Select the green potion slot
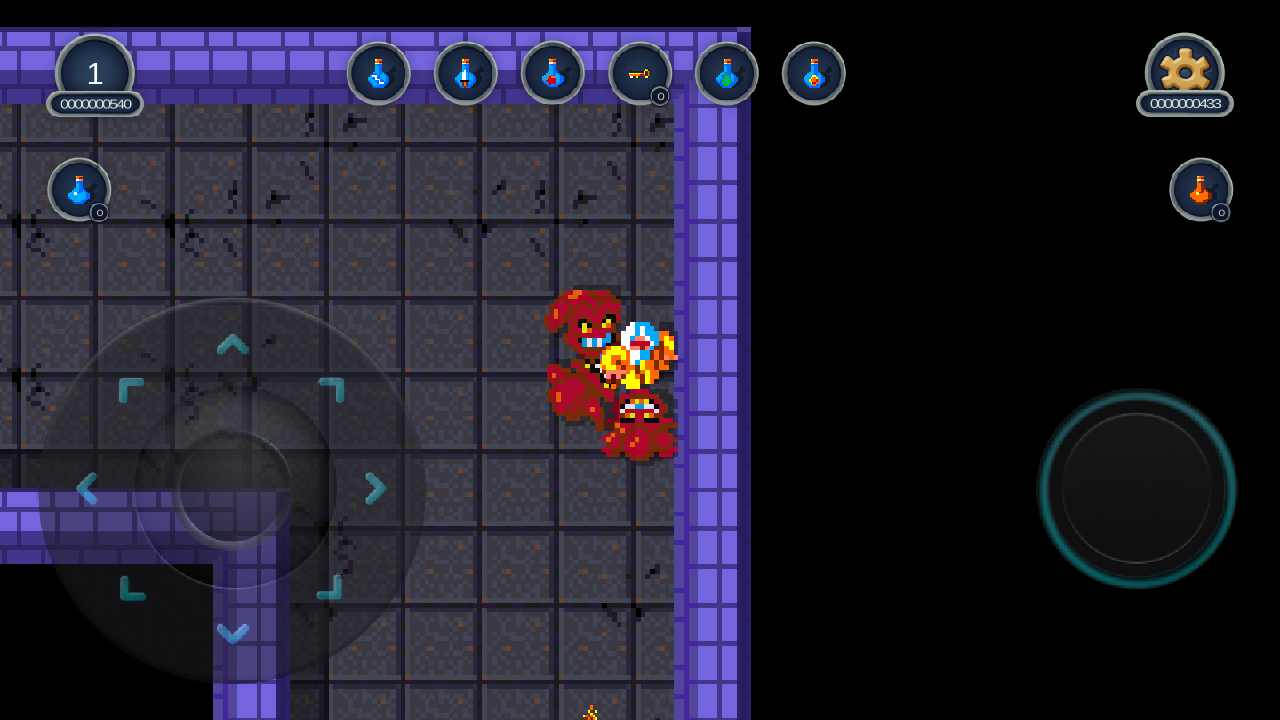Screen dimensions: 1280x720 (x=727, y=73)
